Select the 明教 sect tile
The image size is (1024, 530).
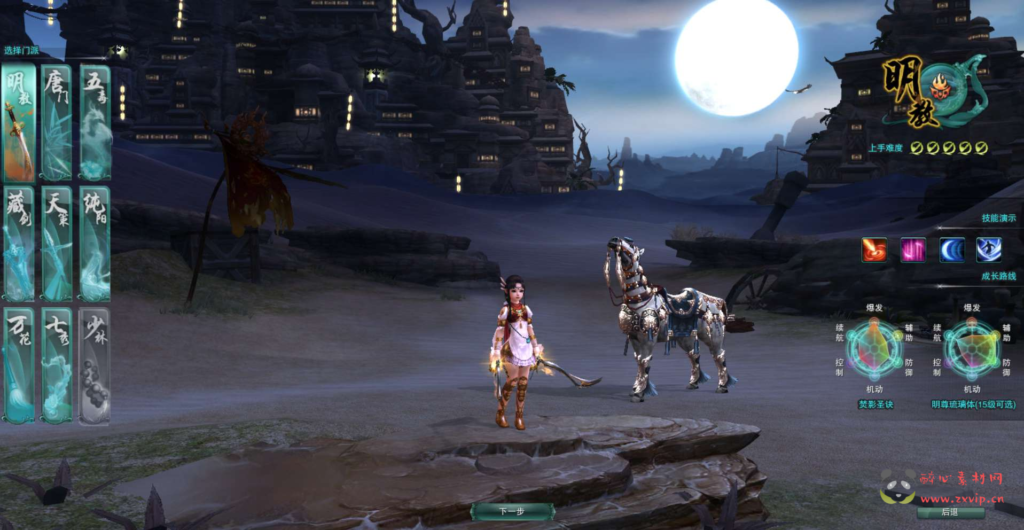point(19,122)
